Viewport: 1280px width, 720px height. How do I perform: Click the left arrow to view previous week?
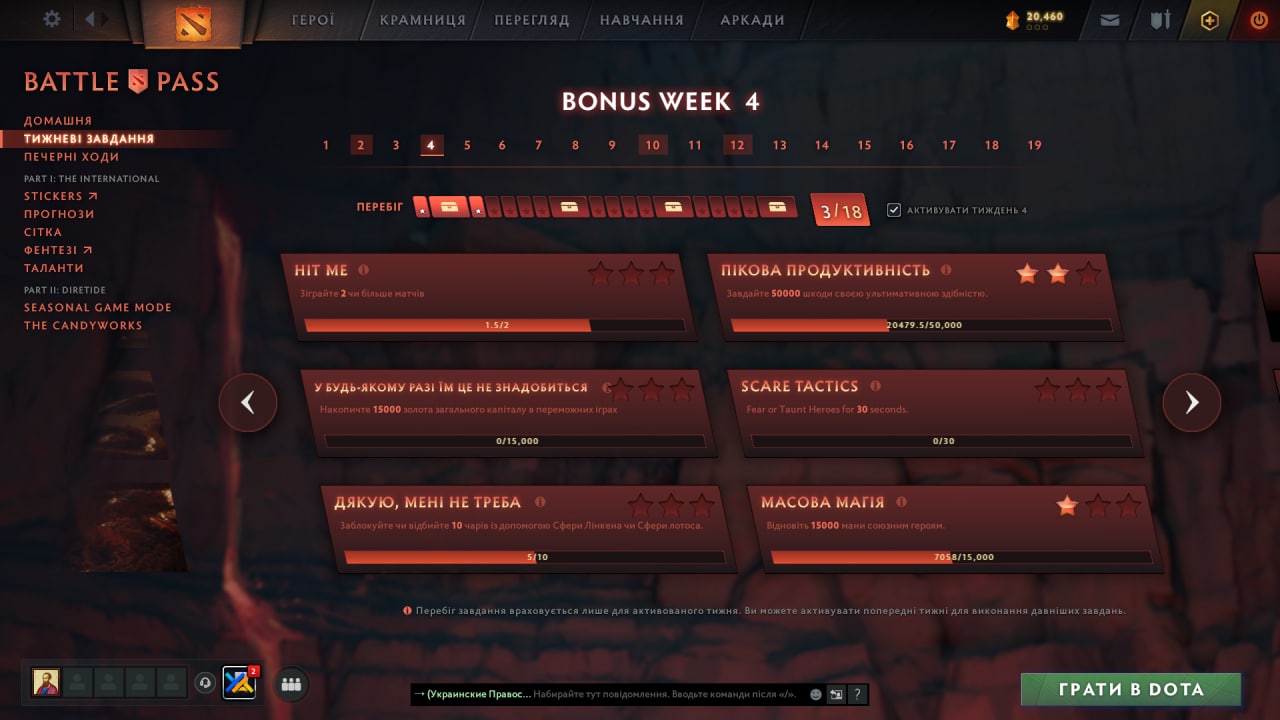coord(248,402)
